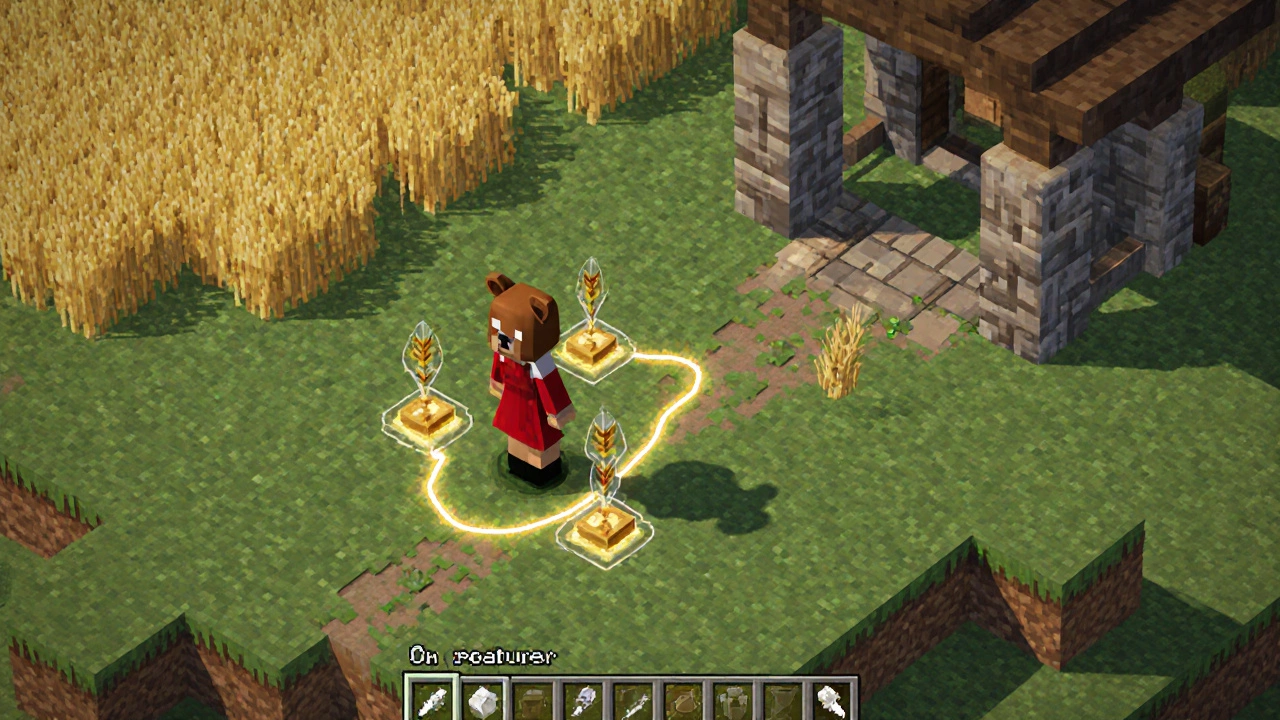This screenshot has height=720, width=1280.
Task: Choose the white block hotbar slot
Action: pyautogui.click(x=483, y=701)
